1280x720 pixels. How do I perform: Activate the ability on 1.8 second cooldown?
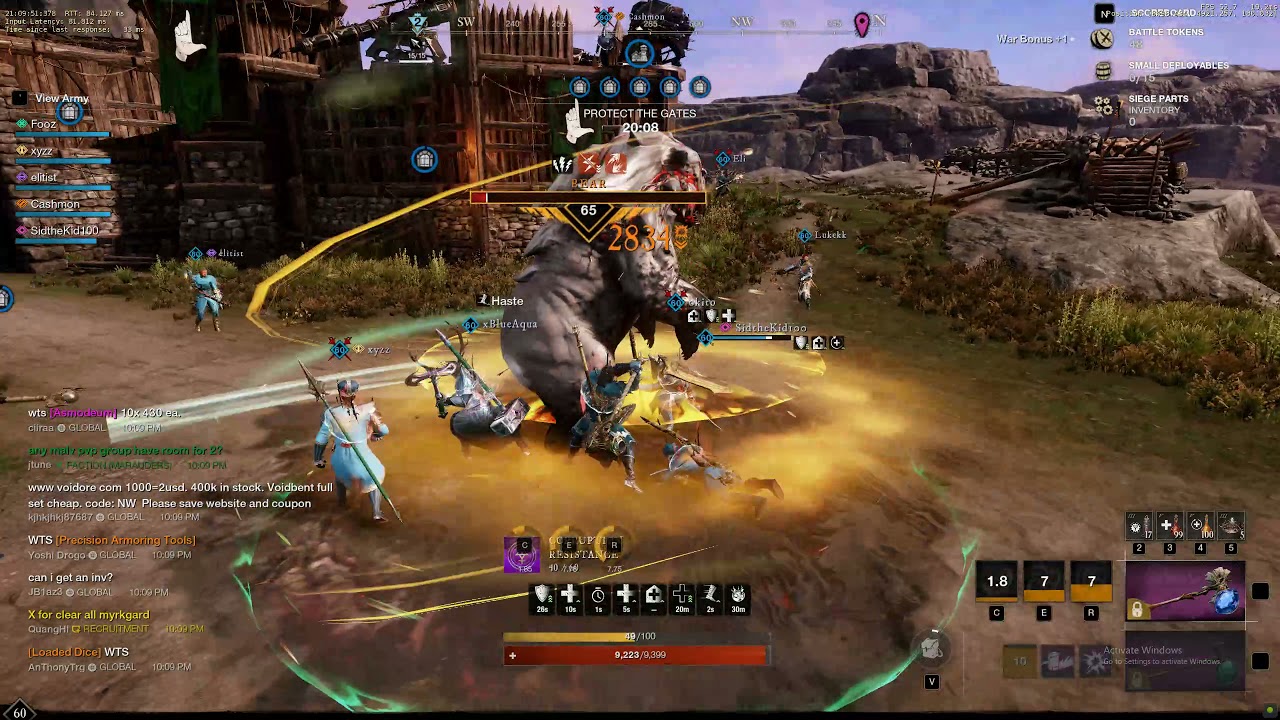pyautogui.click(x=997, y=582)
